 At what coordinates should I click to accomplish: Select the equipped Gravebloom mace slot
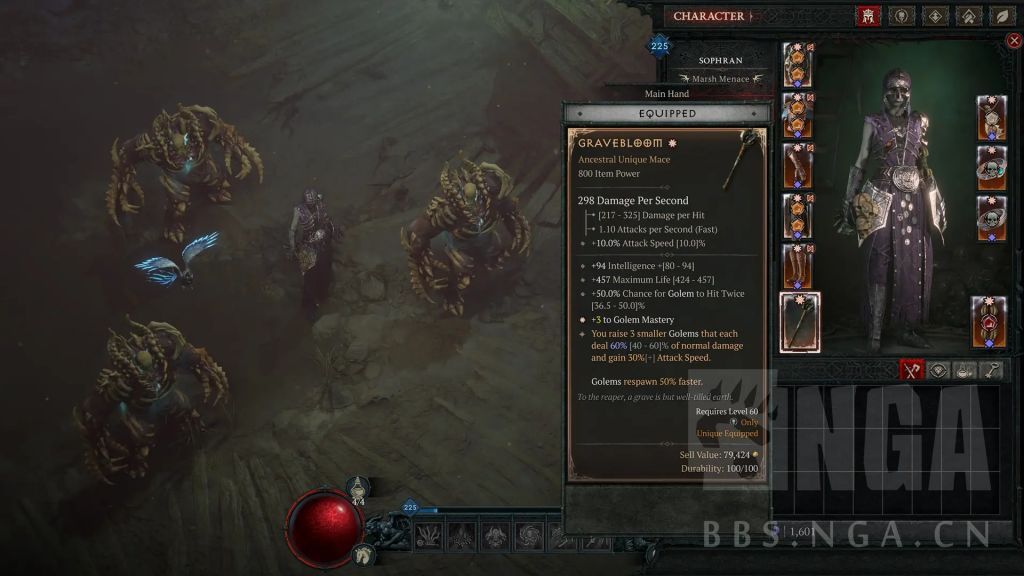(800, 322)
